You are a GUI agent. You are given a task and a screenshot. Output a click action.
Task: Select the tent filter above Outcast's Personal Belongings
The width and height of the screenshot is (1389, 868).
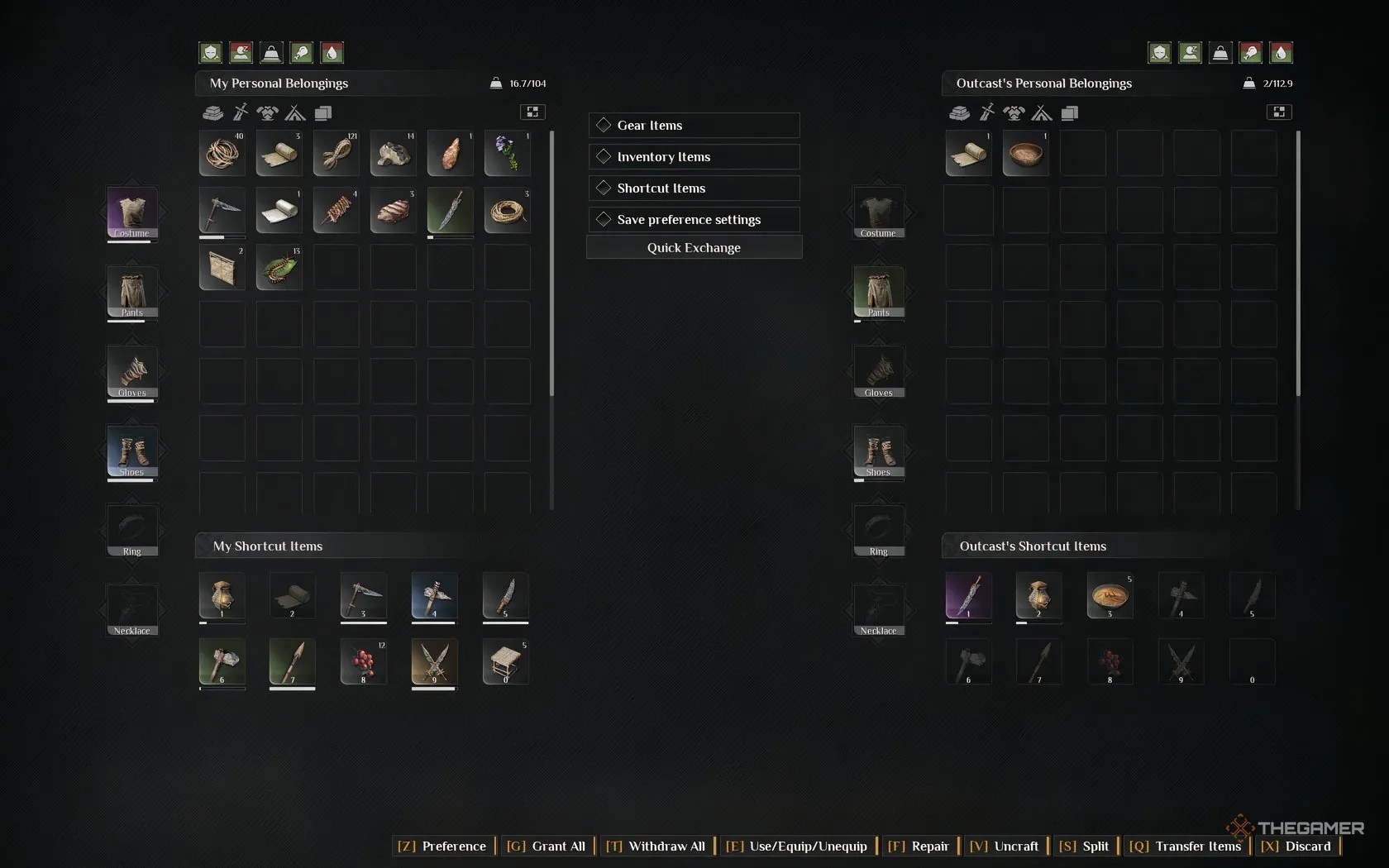[x=1041, y=113]
